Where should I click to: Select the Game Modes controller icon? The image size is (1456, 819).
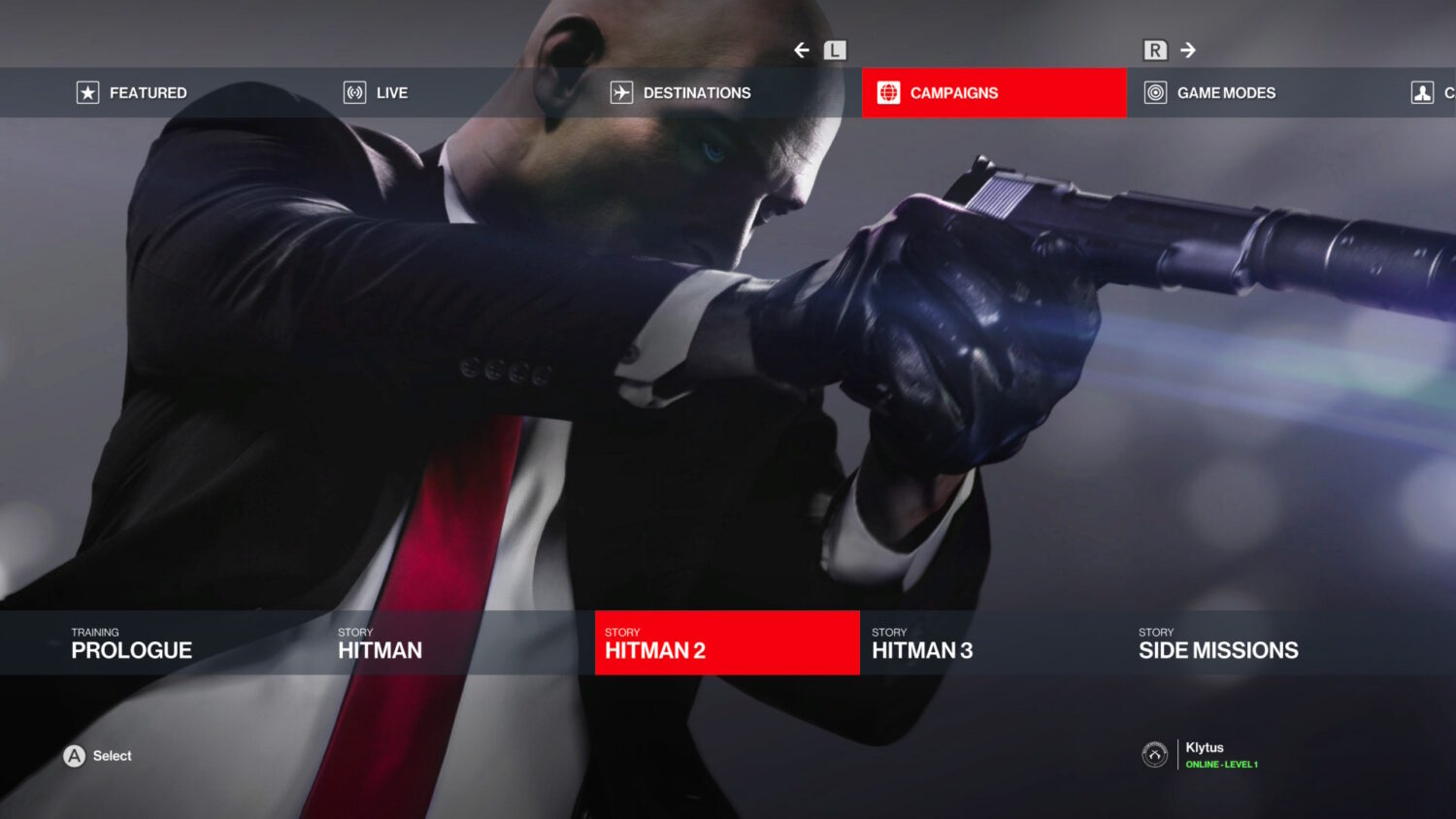pos(1155,92)
